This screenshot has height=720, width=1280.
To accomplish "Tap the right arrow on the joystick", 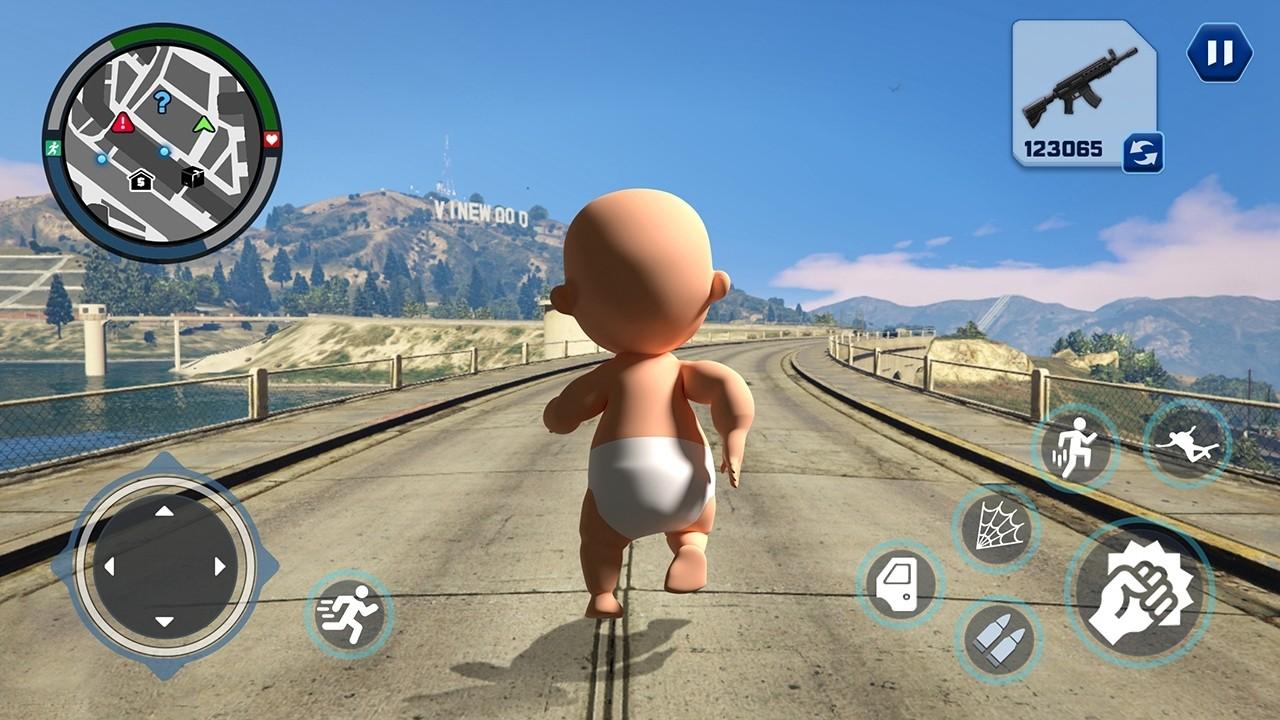I will click(220, 567).
